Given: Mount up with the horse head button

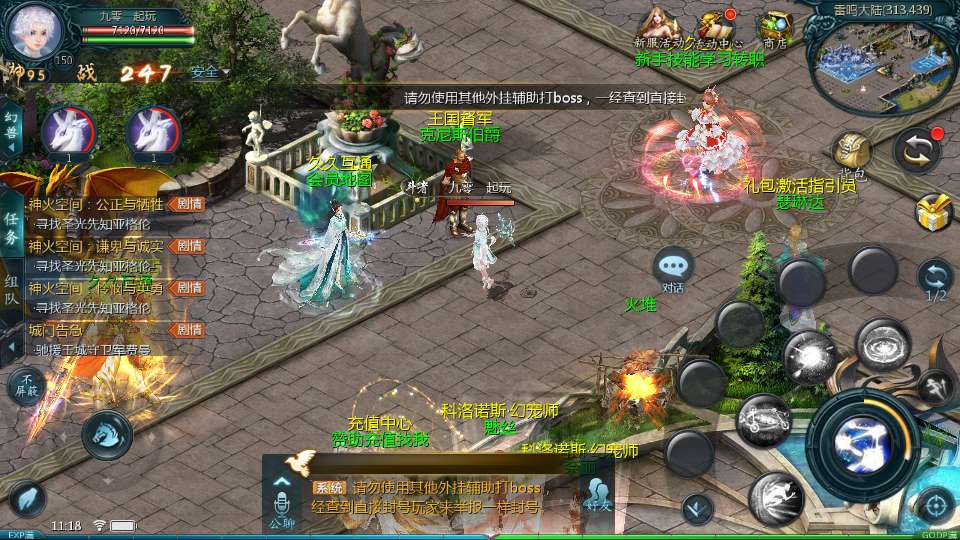Looking at the screenshot, I should (x=106, y=432).
